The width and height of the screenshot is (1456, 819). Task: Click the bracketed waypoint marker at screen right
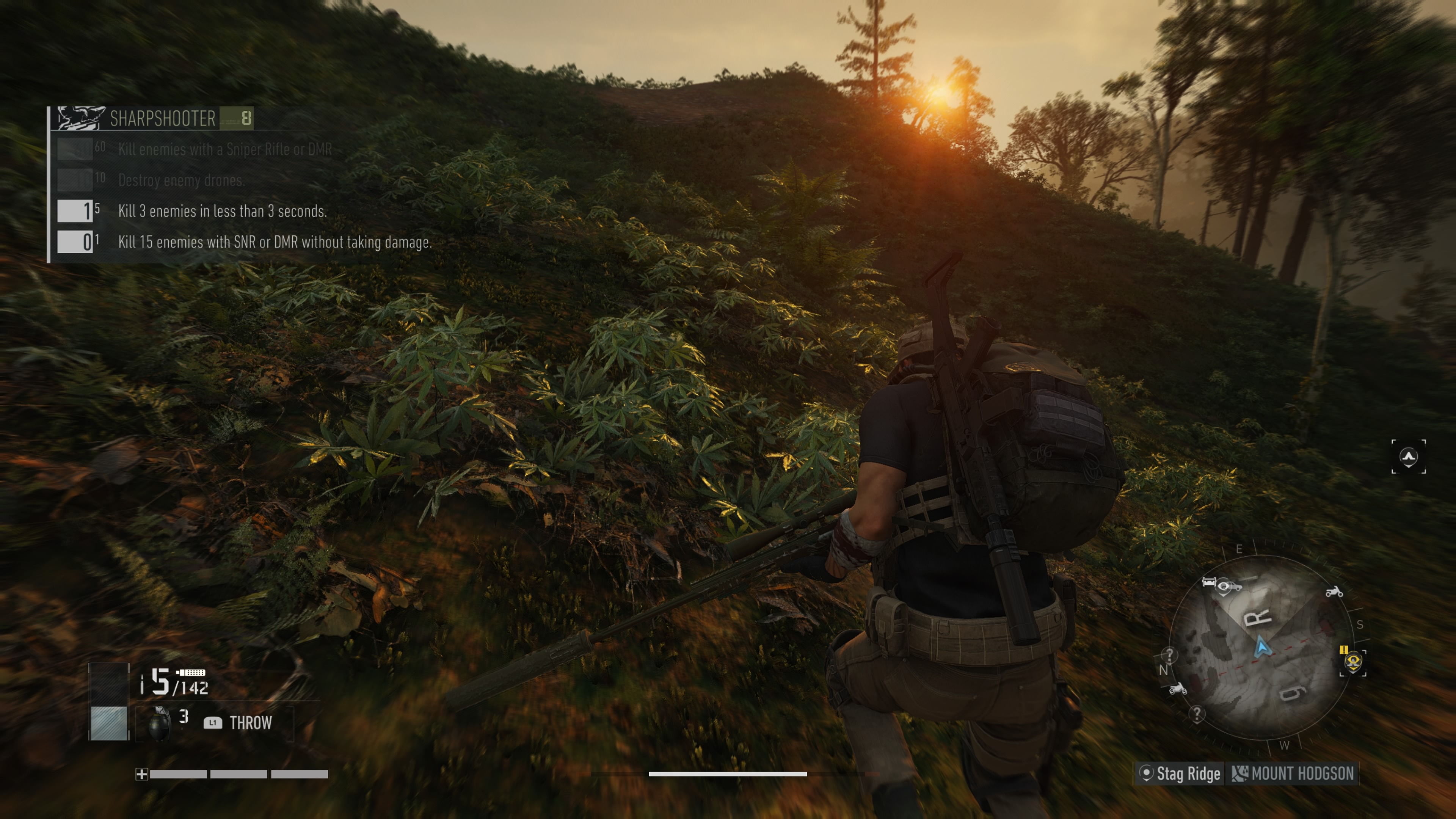point(1408,456)
